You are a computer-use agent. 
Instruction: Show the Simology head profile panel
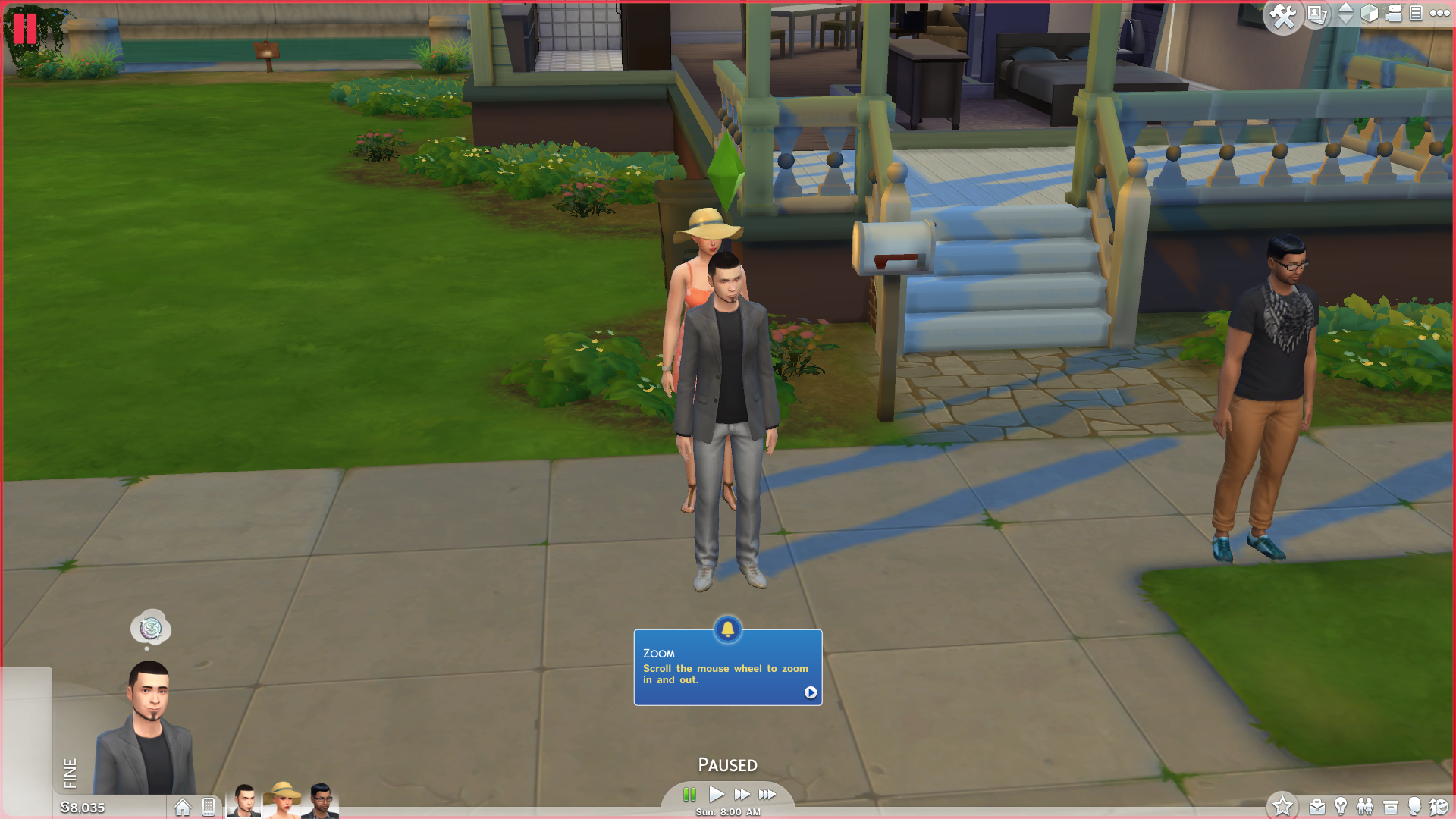[x=1414, y=807]
